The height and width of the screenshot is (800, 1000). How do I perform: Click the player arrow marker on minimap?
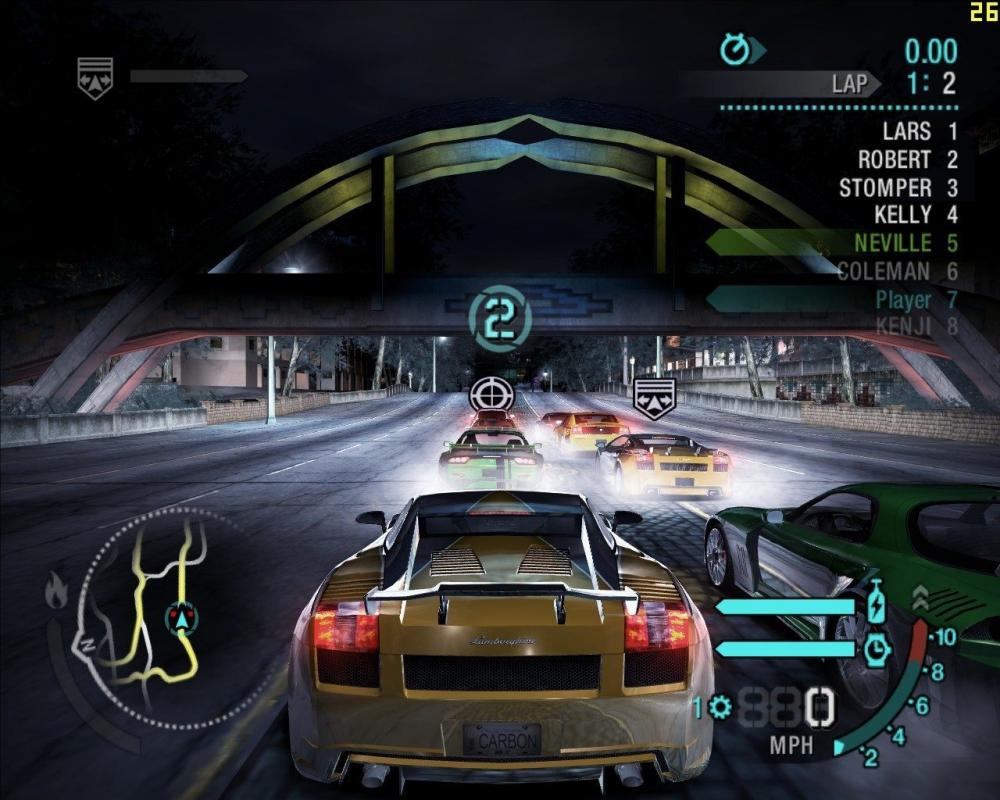point(181,619)
